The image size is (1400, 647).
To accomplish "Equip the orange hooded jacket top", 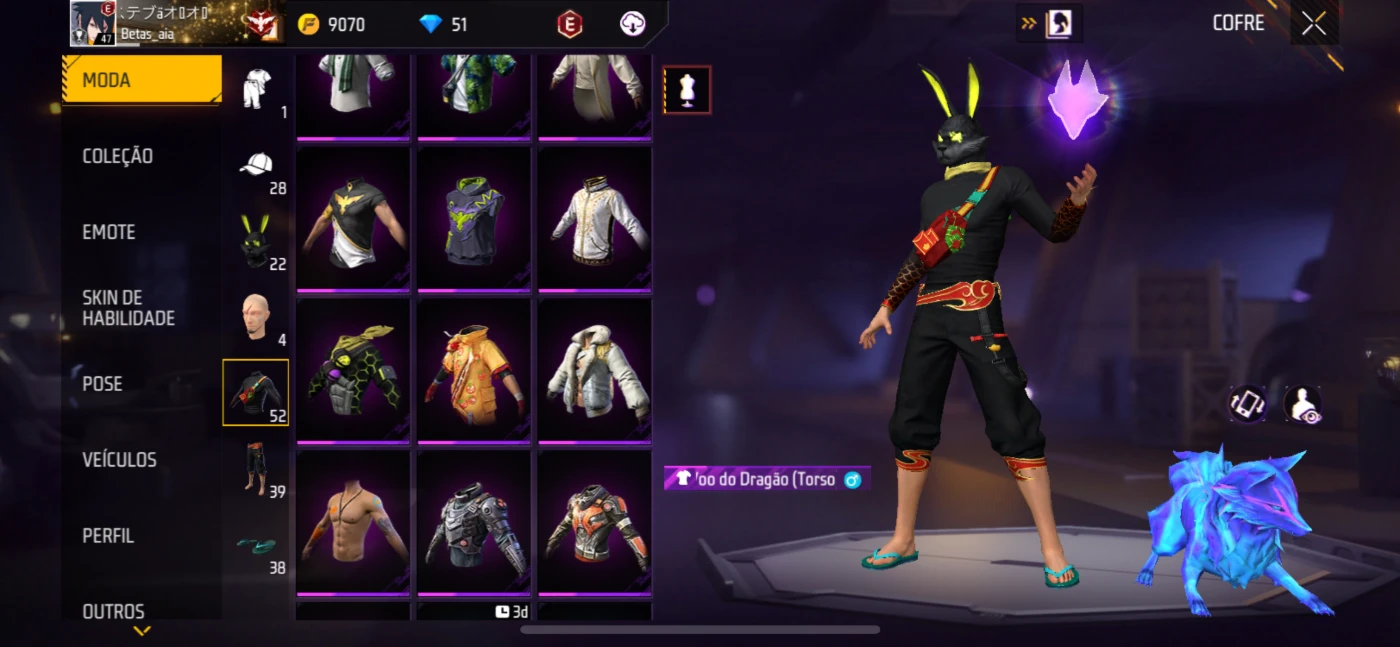I will pyautogui.click(x=474, y=368).
